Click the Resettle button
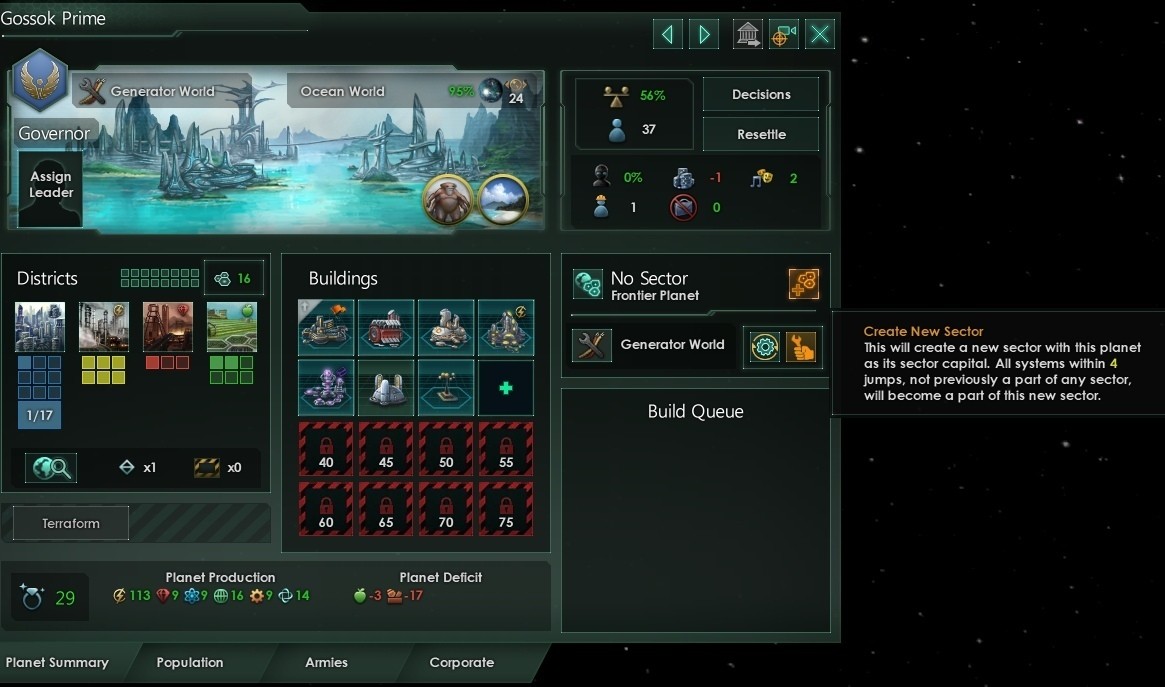Viewport: 1165px width, 687px height. (761, 134)
